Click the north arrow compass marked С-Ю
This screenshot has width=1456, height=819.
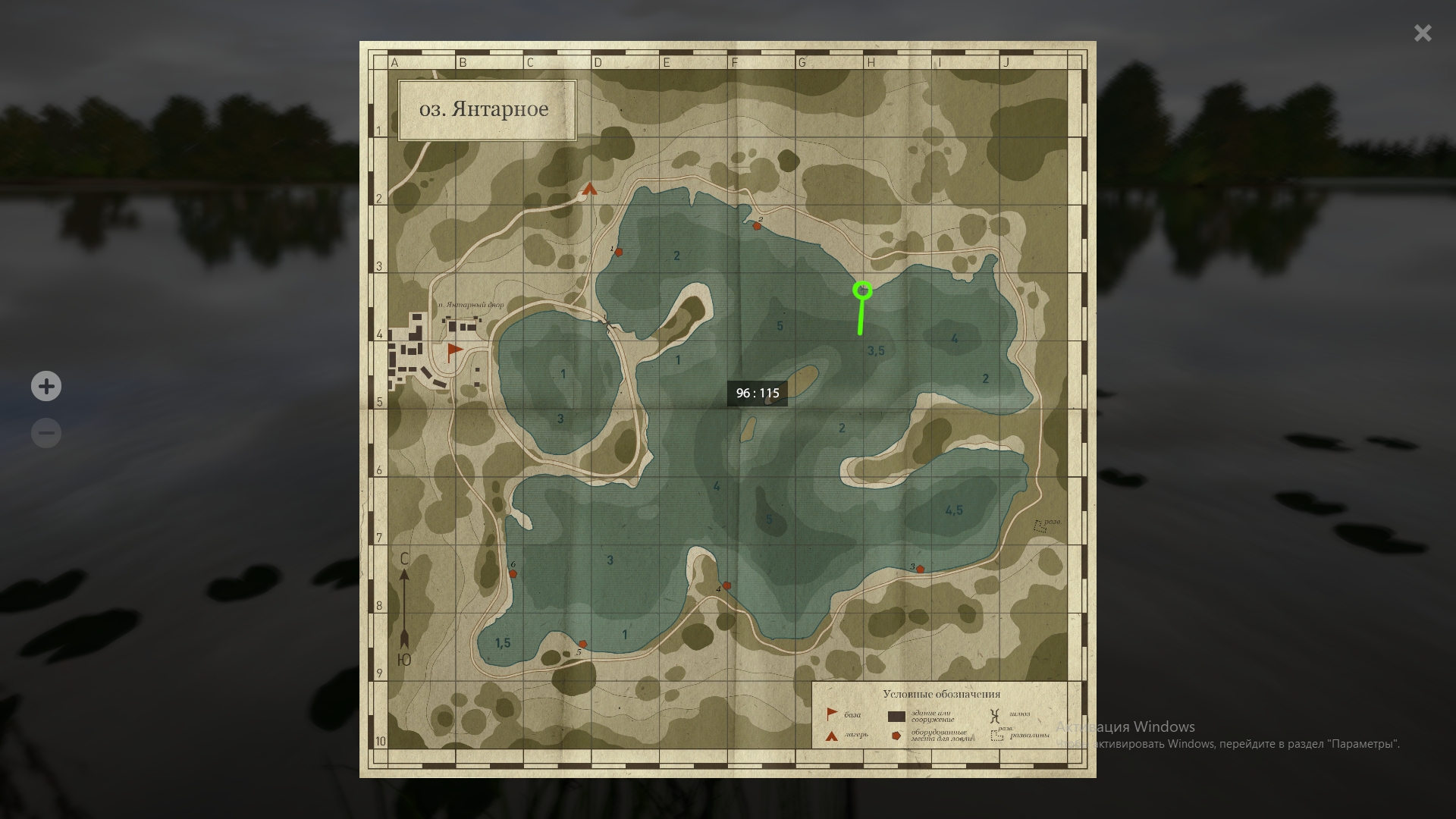pyautogui.click(x=404, y=607)
